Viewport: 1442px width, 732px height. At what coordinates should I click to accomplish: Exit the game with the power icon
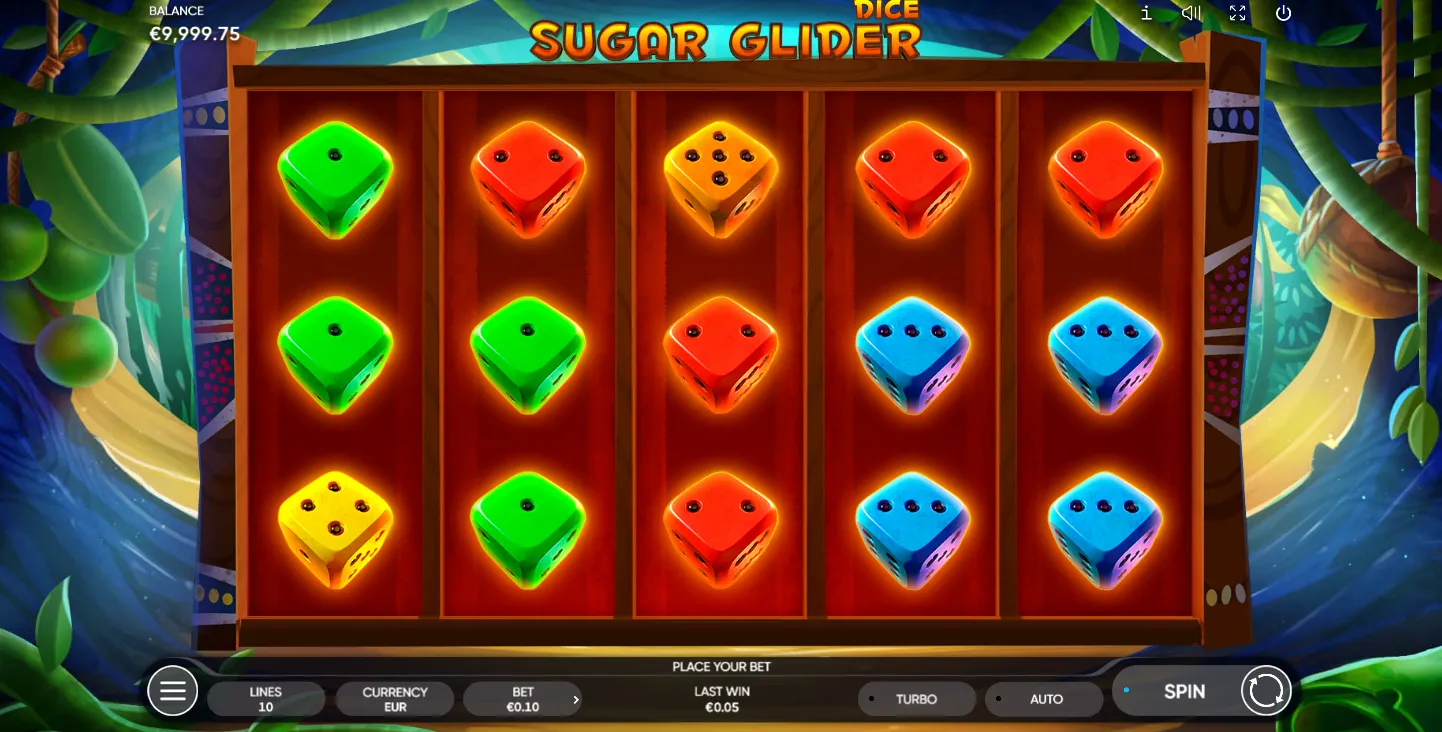1284,13
